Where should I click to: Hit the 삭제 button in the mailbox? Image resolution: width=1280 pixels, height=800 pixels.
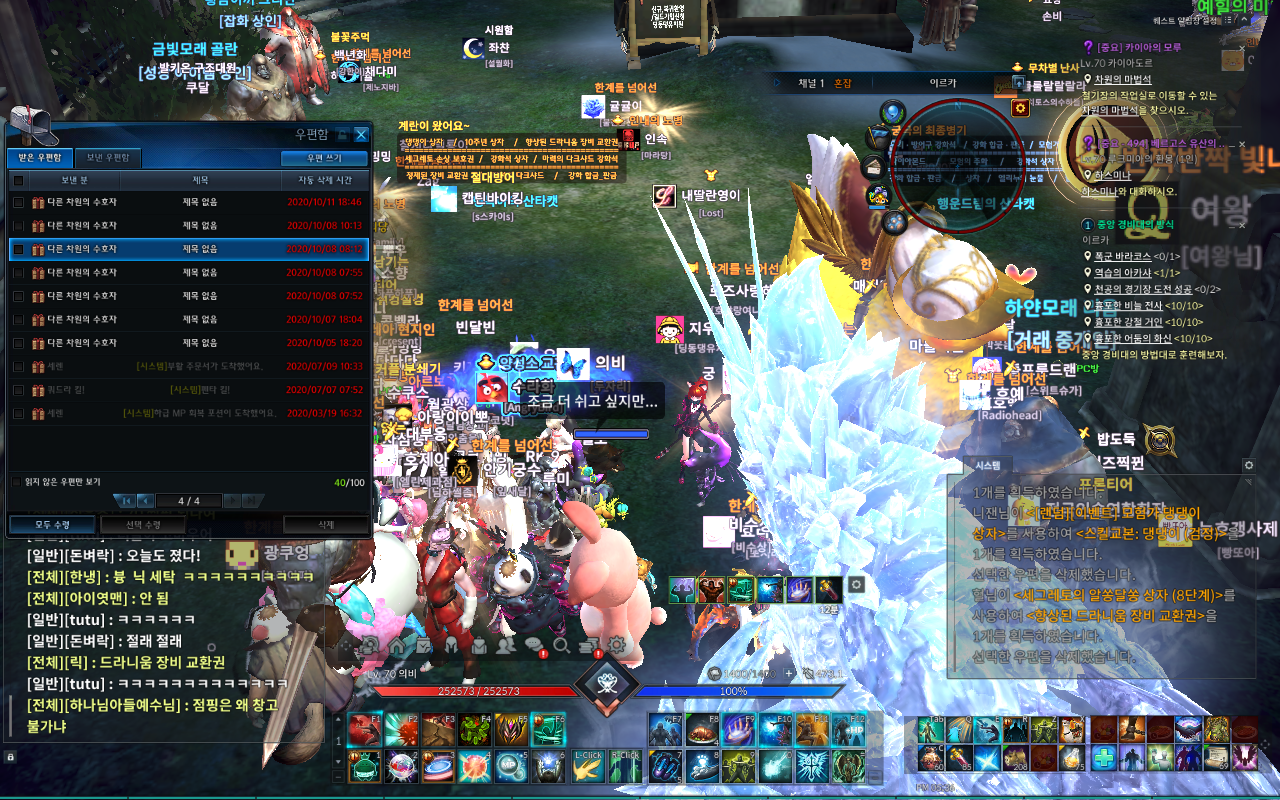point(326,524)
